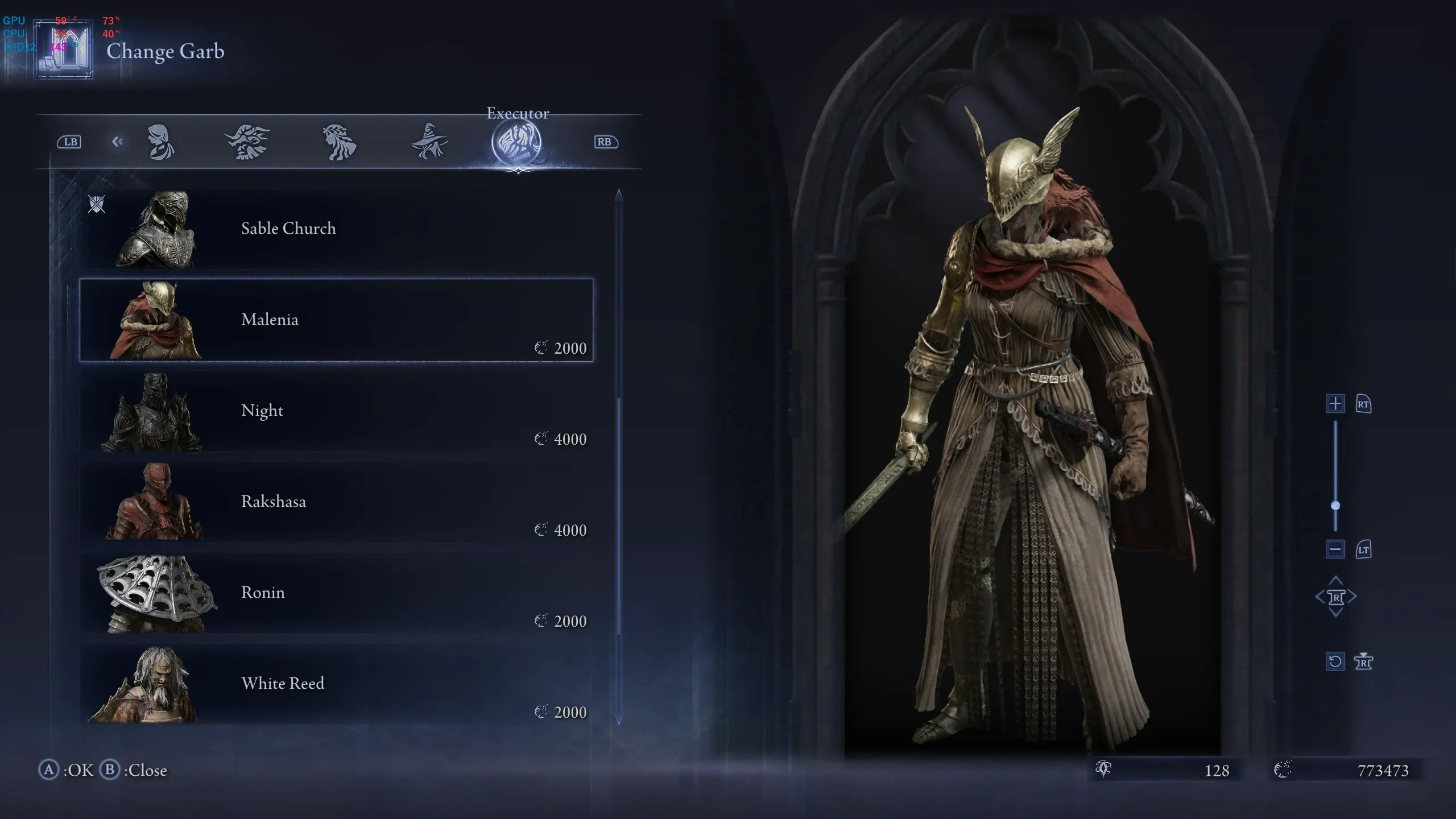The width and height of the screenshot is (1456, 819).
Task: Click the garb list's up scroll arrow
Action: [x=619, y=195]
